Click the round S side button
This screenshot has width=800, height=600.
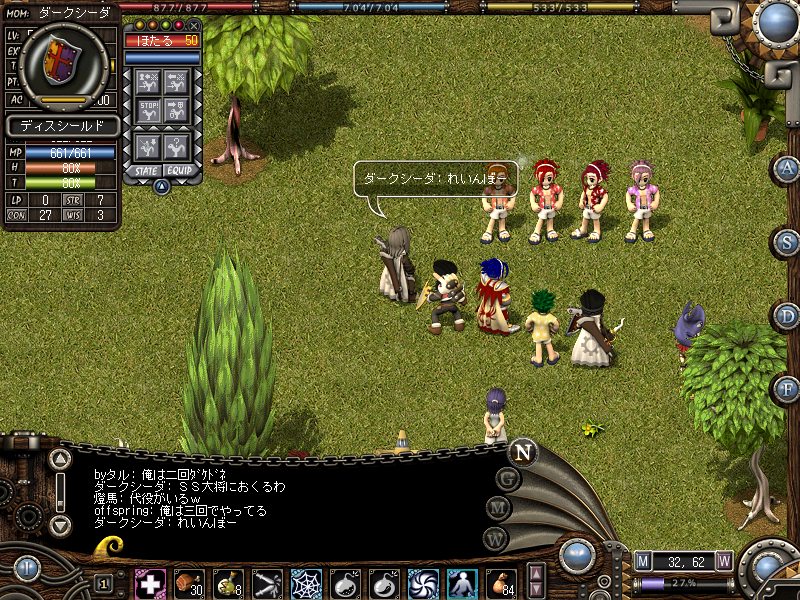(787, 241)
